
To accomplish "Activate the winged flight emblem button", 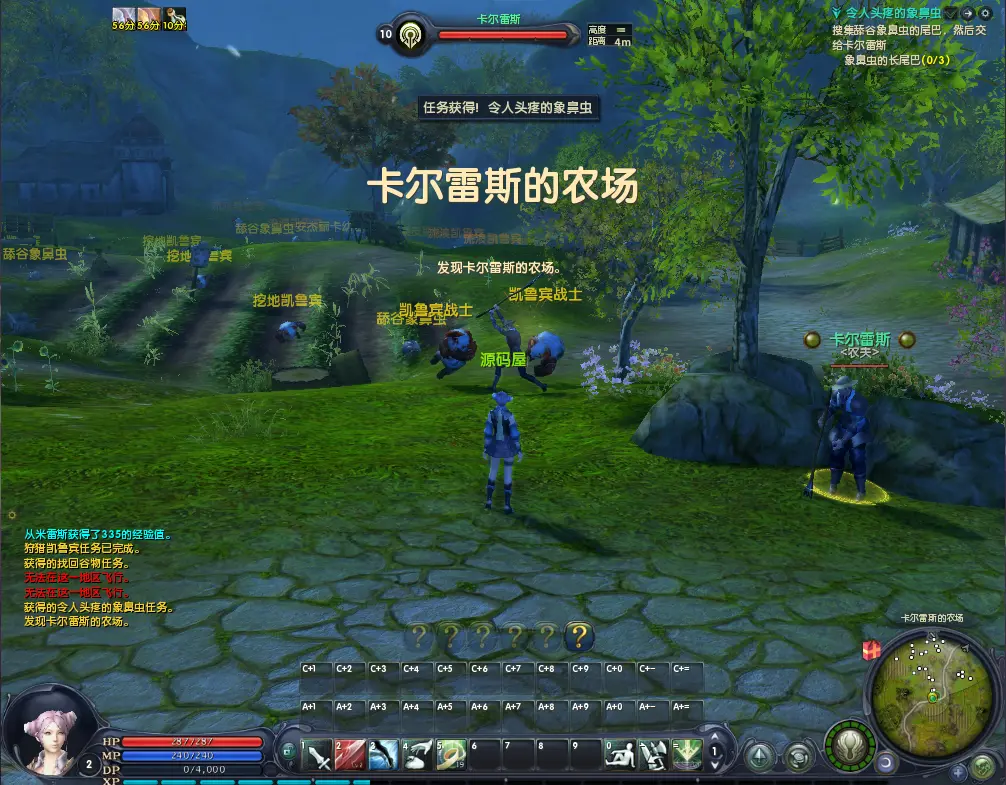I will [x=849, y=745].
